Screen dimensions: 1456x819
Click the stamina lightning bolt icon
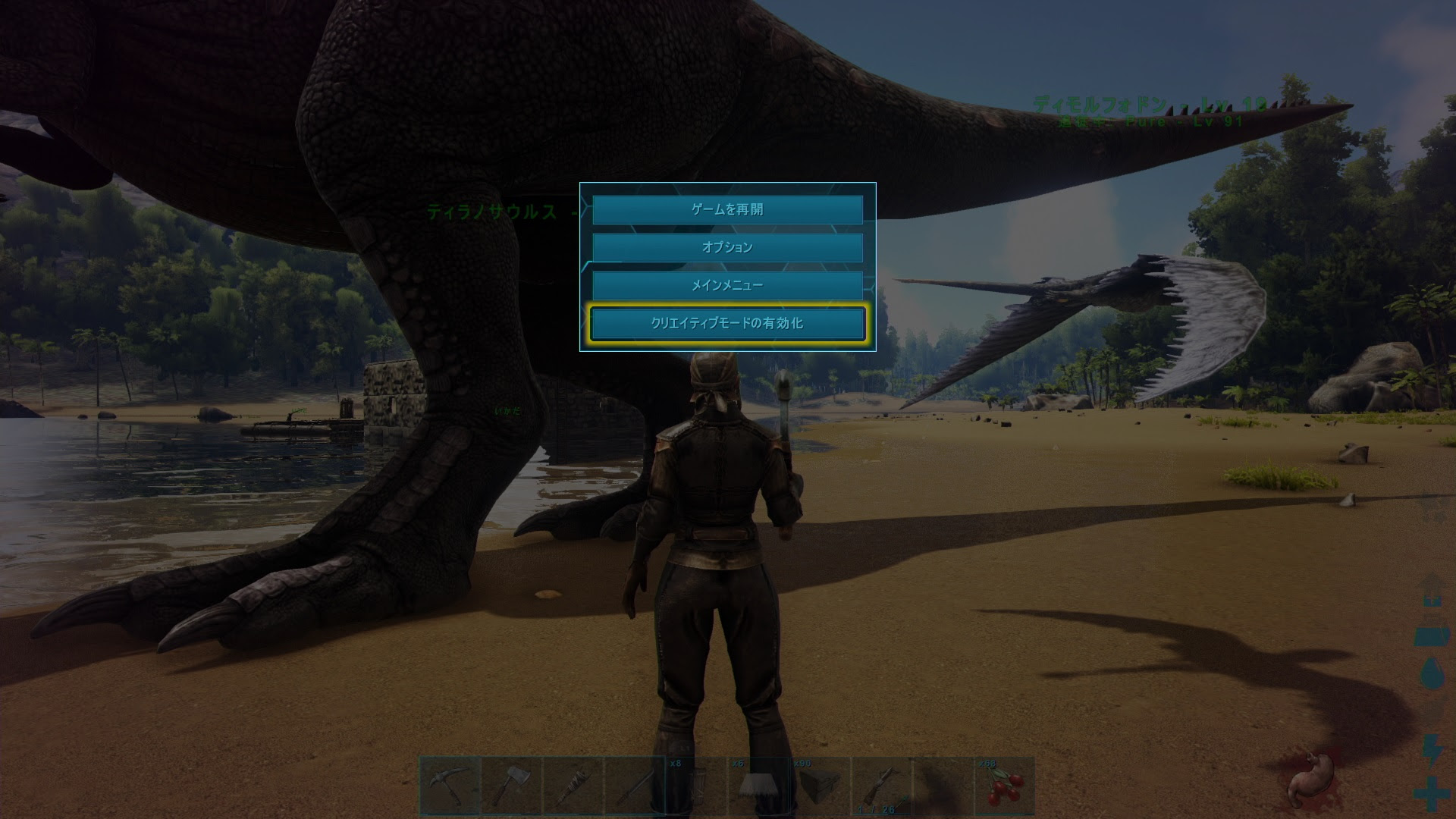click(1432, 749)
